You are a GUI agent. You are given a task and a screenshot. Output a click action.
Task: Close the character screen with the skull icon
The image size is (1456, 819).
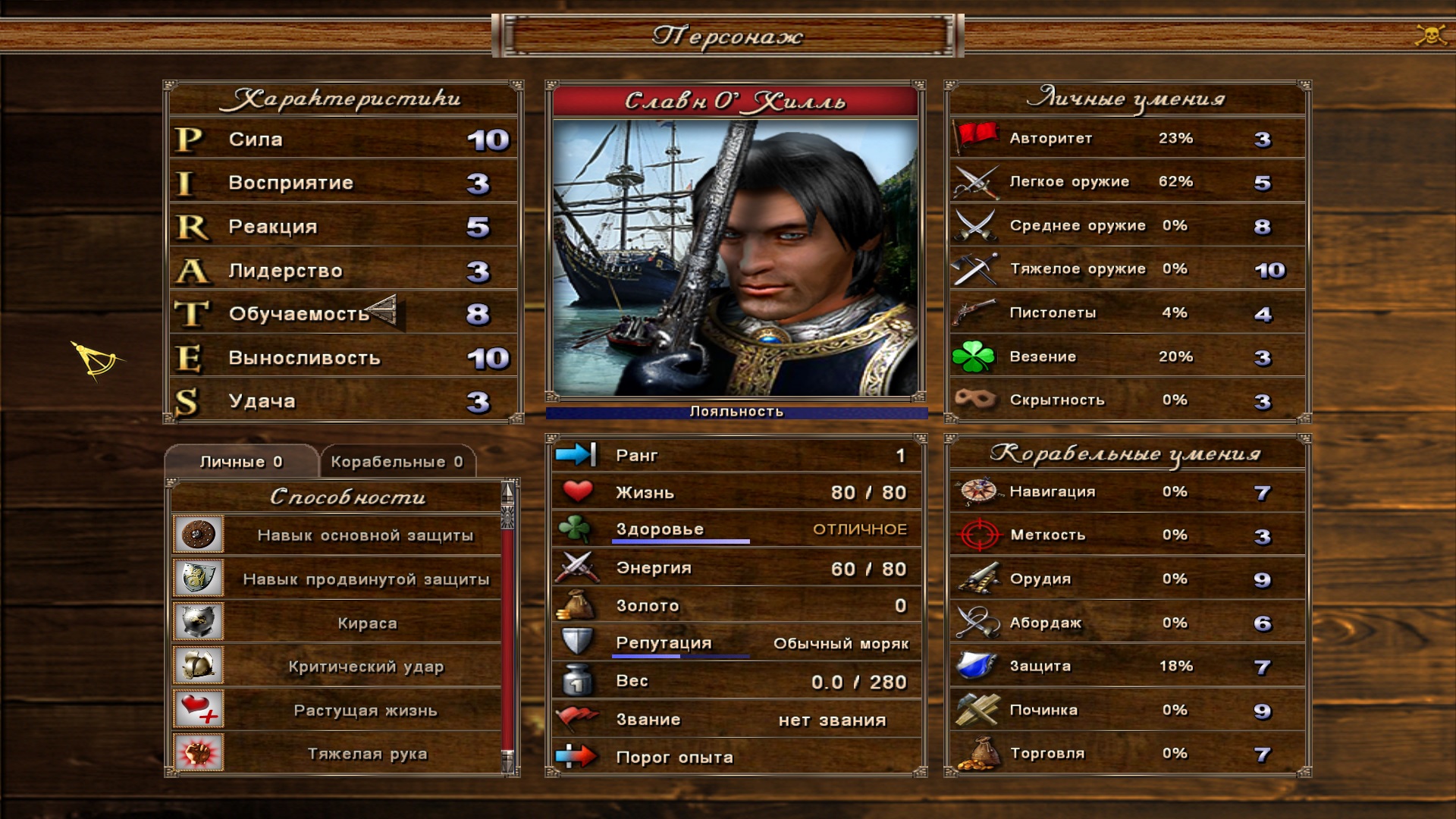tap(1430, 35)
